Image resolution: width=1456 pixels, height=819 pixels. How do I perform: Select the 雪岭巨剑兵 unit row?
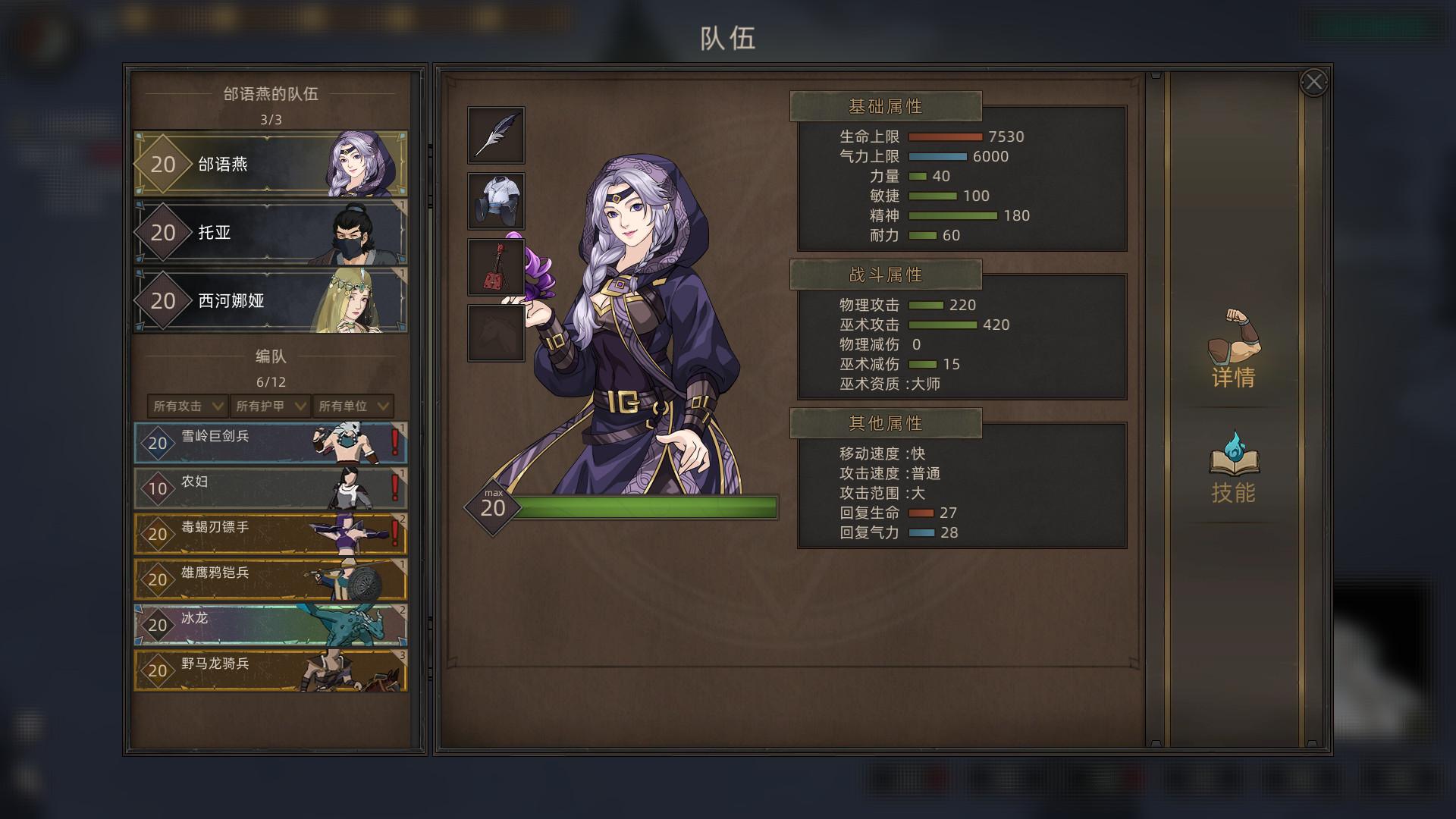pyautogui.click(x=270, y=443)
